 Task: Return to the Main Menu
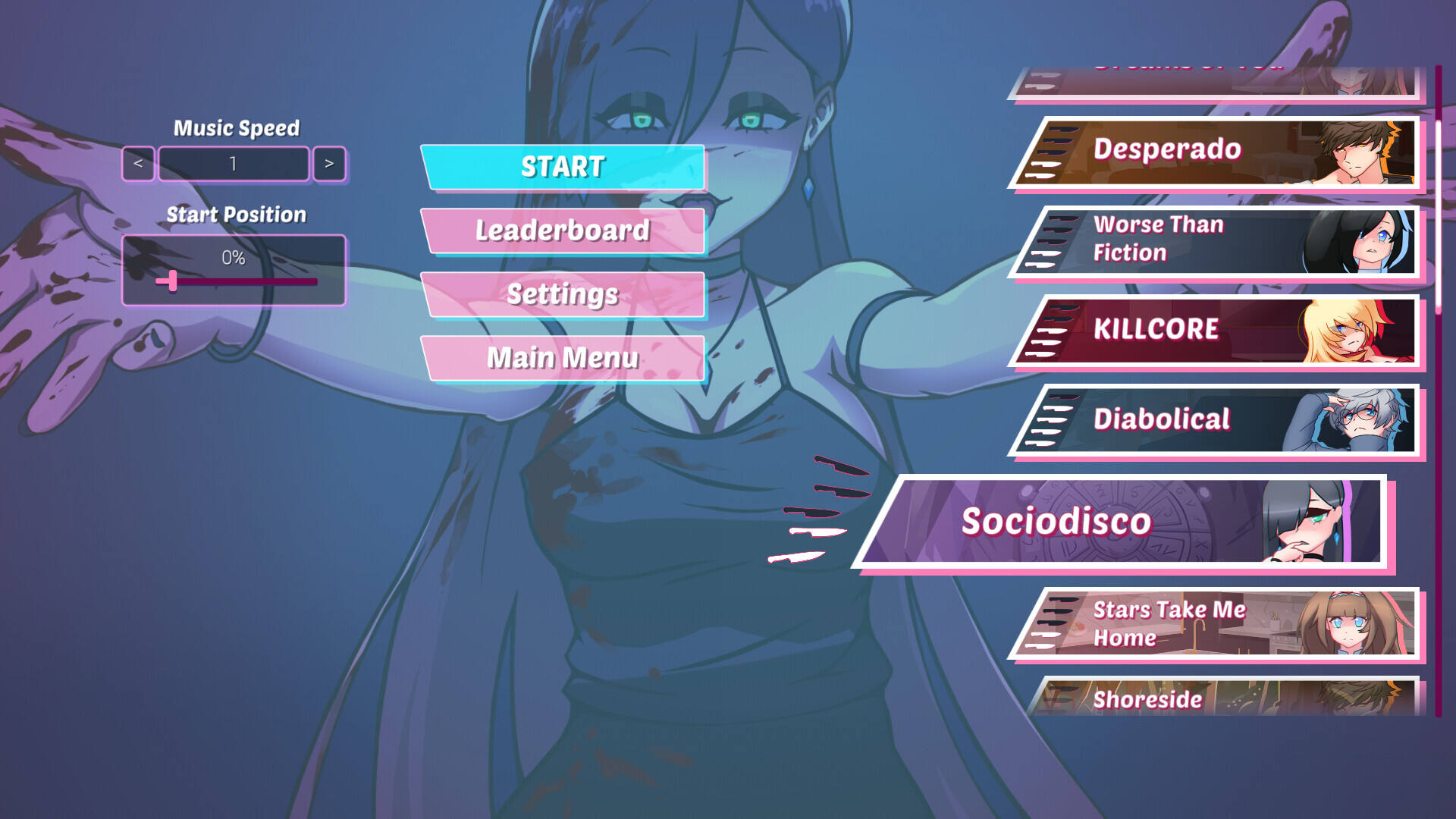[x=563, y=358]
